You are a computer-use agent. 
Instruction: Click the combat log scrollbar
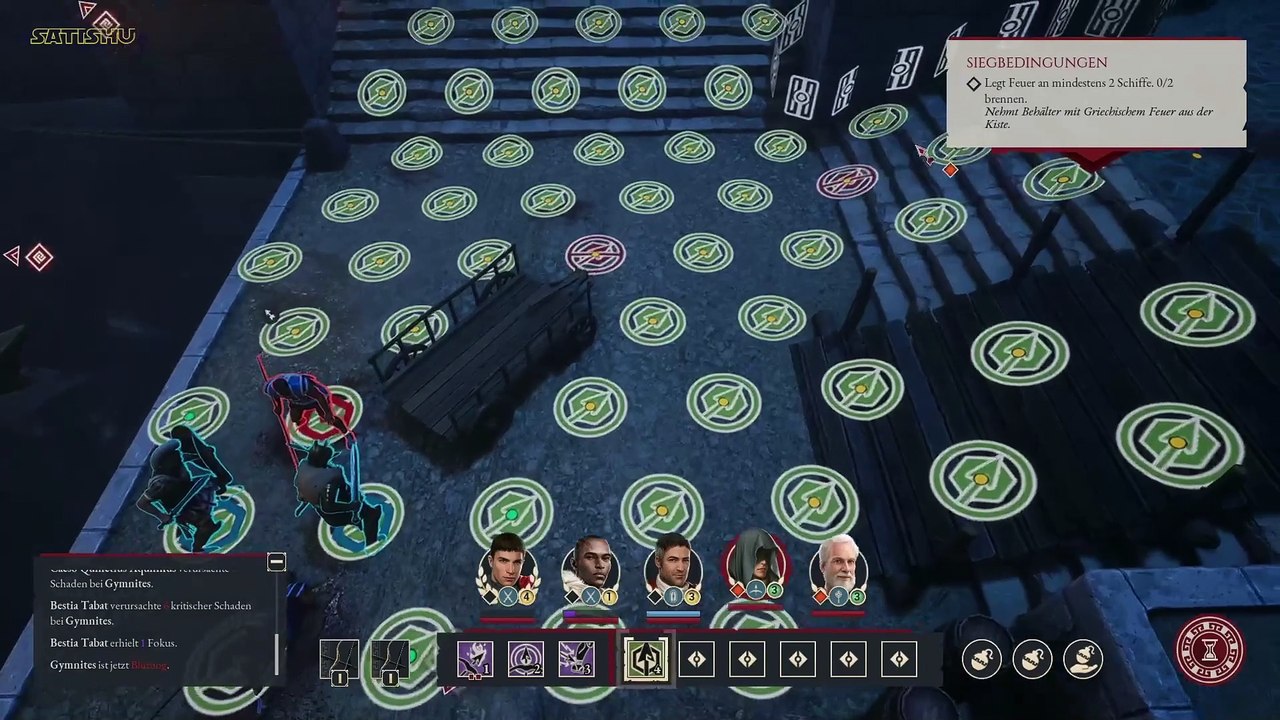[x=277, y=642]
